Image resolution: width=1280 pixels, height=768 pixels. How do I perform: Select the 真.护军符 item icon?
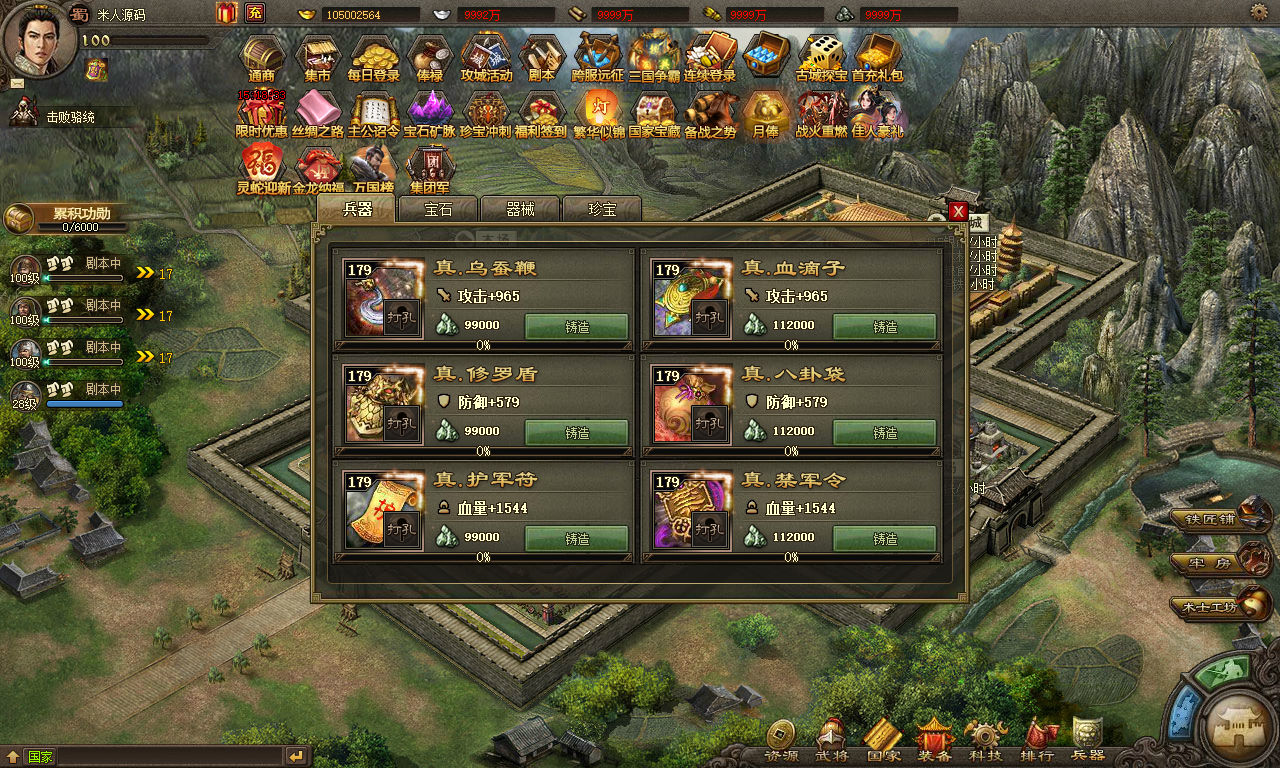[372, 511]
